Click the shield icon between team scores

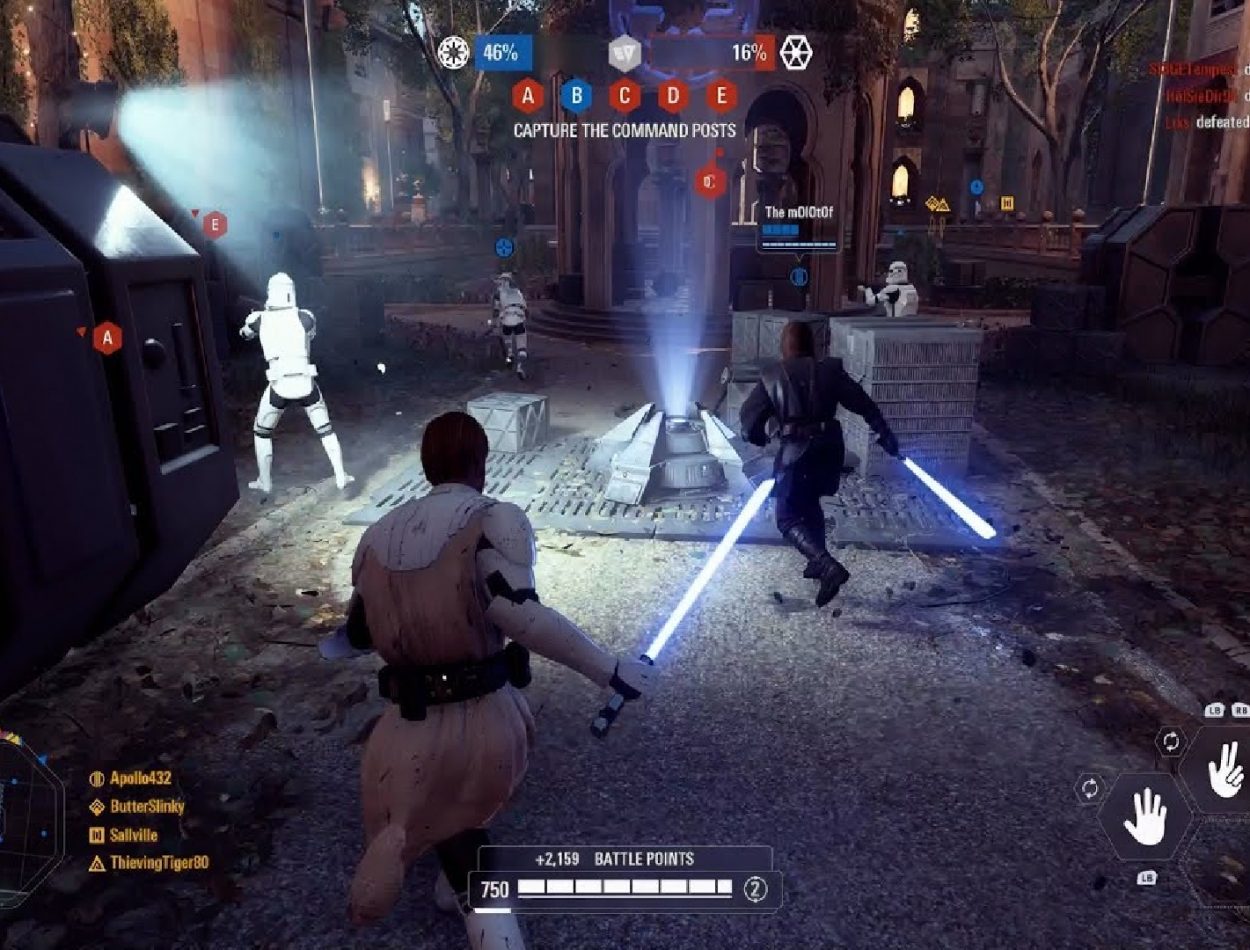point(625,53)
